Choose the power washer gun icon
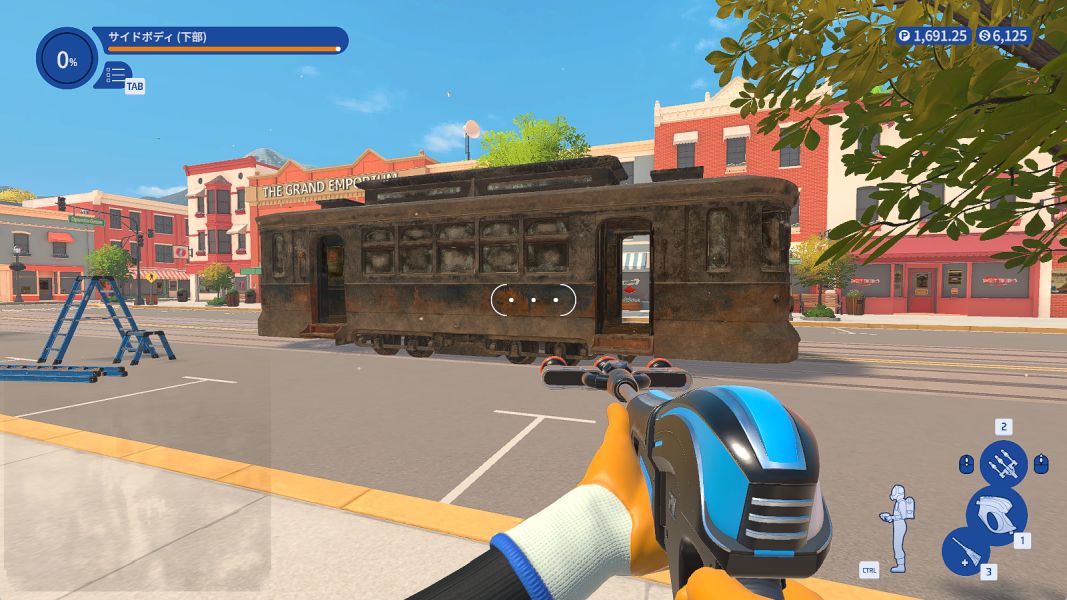1067x600 pixels. [x=996, y=514]
